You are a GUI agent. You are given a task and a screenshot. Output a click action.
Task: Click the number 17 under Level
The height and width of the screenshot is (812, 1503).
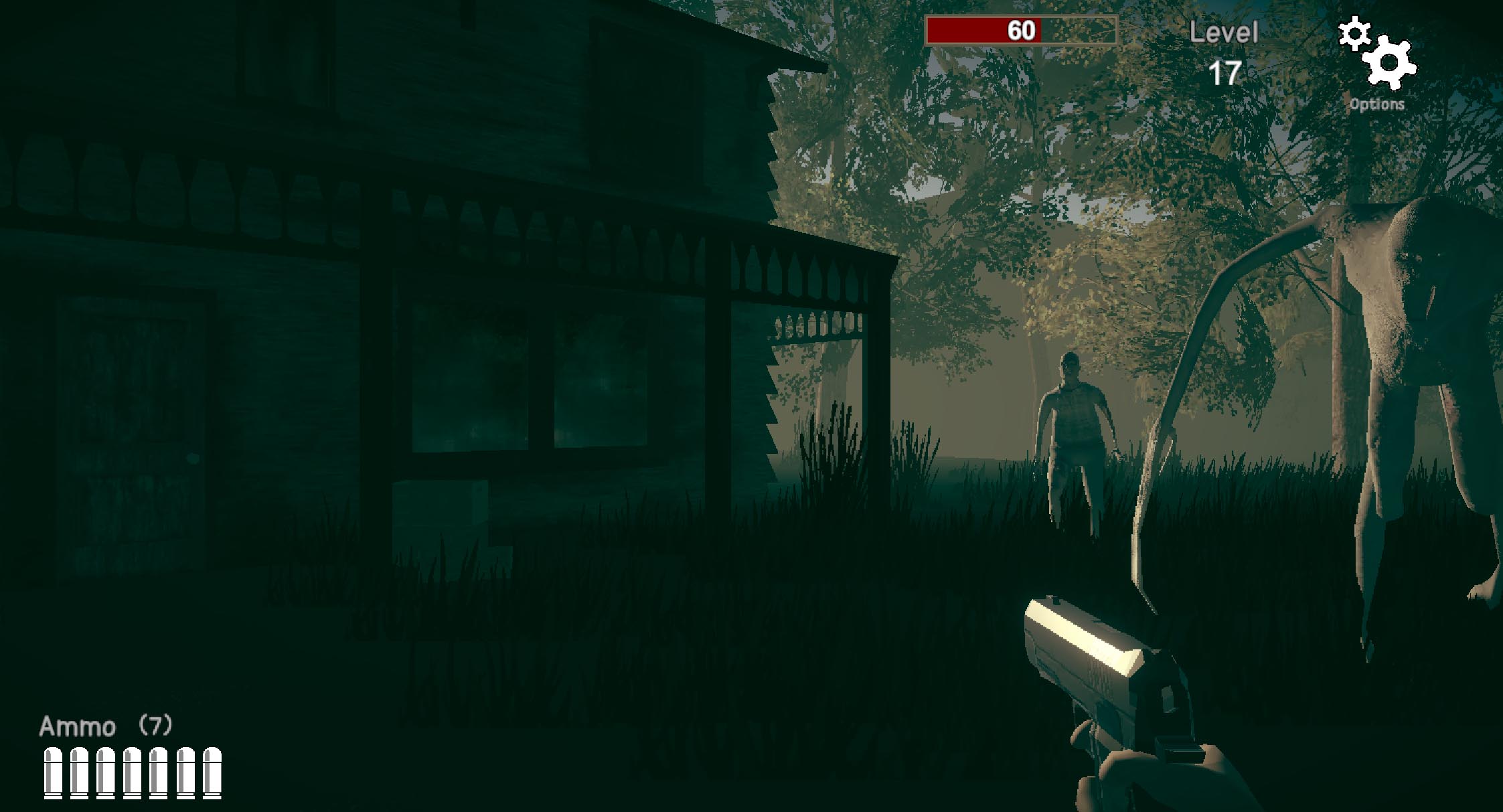click(1229, 72)
